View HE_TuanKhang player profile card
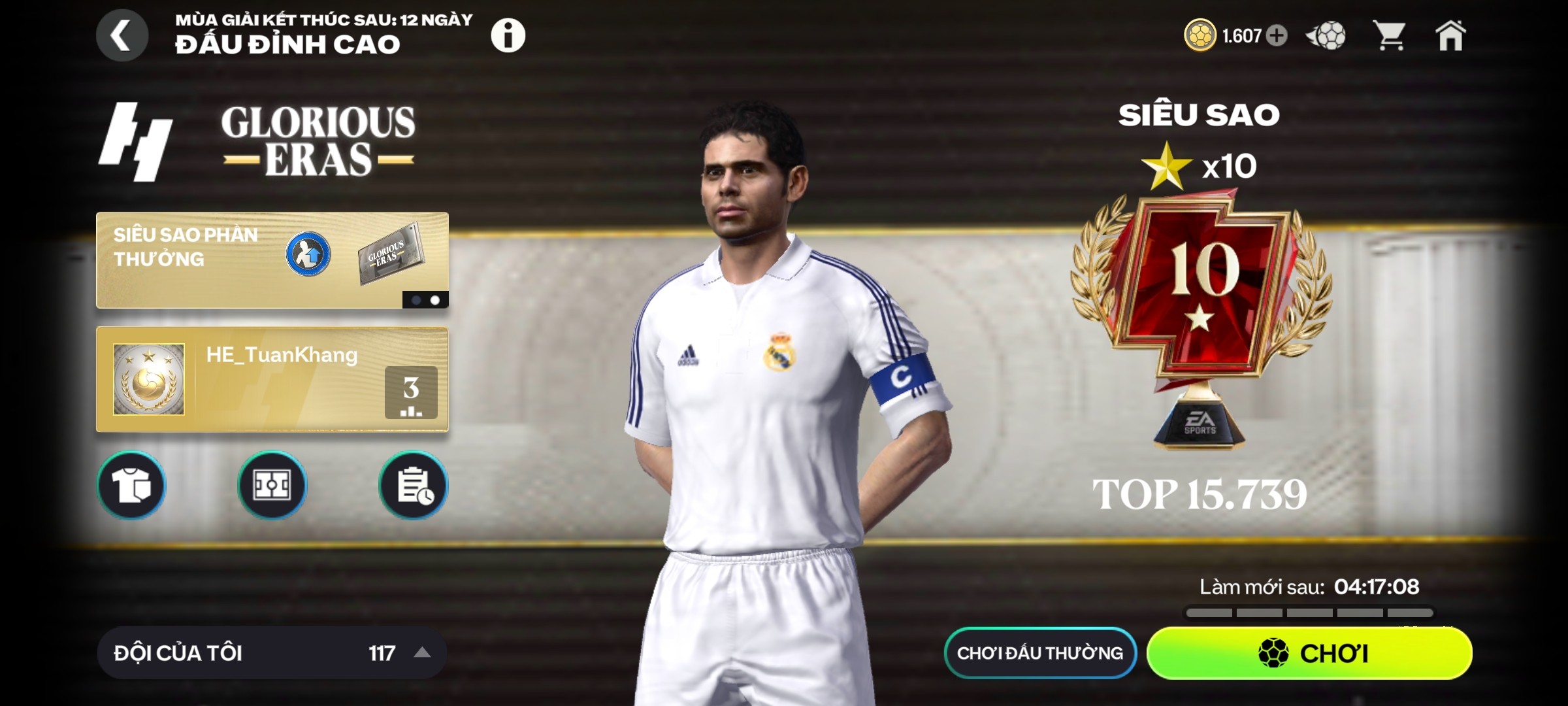This screenshot has height=706, width=1568. click(261, 379)
